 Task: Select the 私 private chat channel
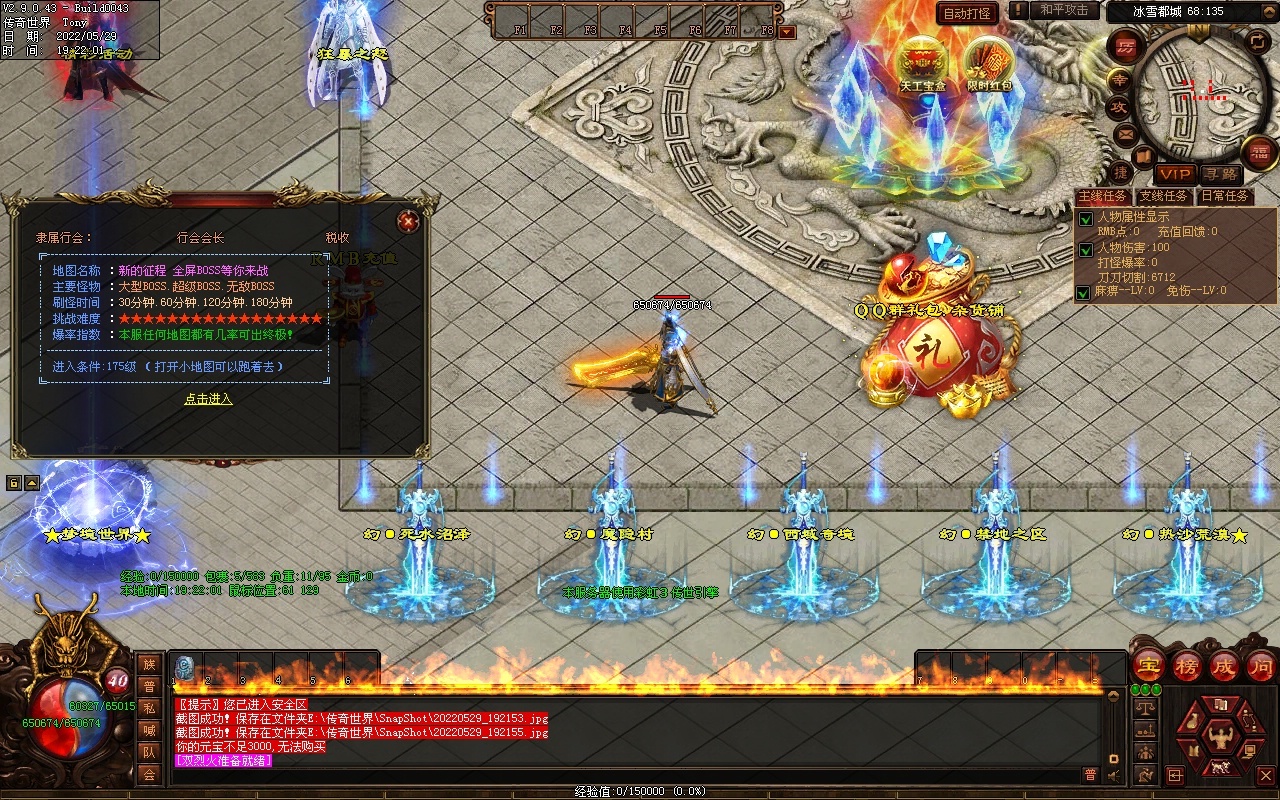point(149,708)
